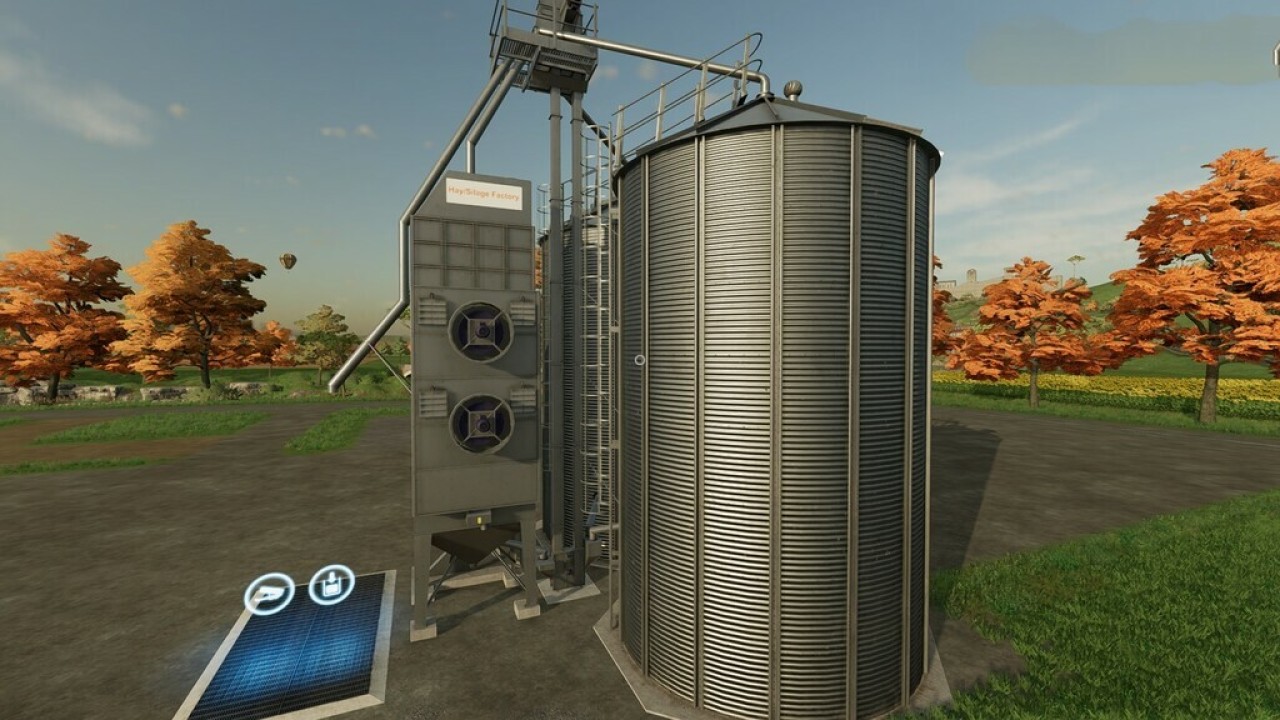Click the spherical valve atop the silo roof

tap(793, 90)
